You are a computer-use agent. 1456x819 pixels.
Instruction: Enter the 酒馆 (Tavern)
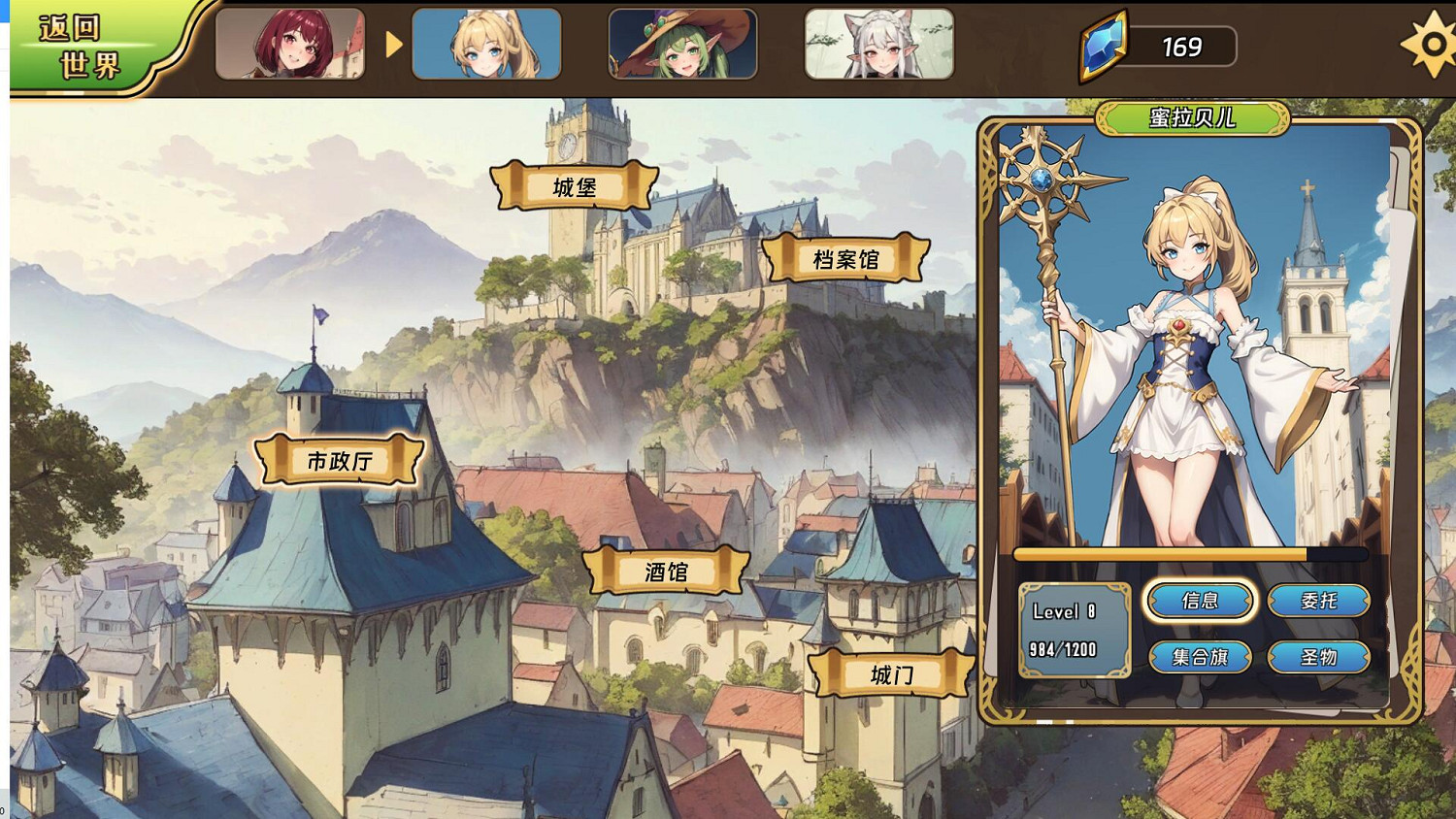coord(666,572)
